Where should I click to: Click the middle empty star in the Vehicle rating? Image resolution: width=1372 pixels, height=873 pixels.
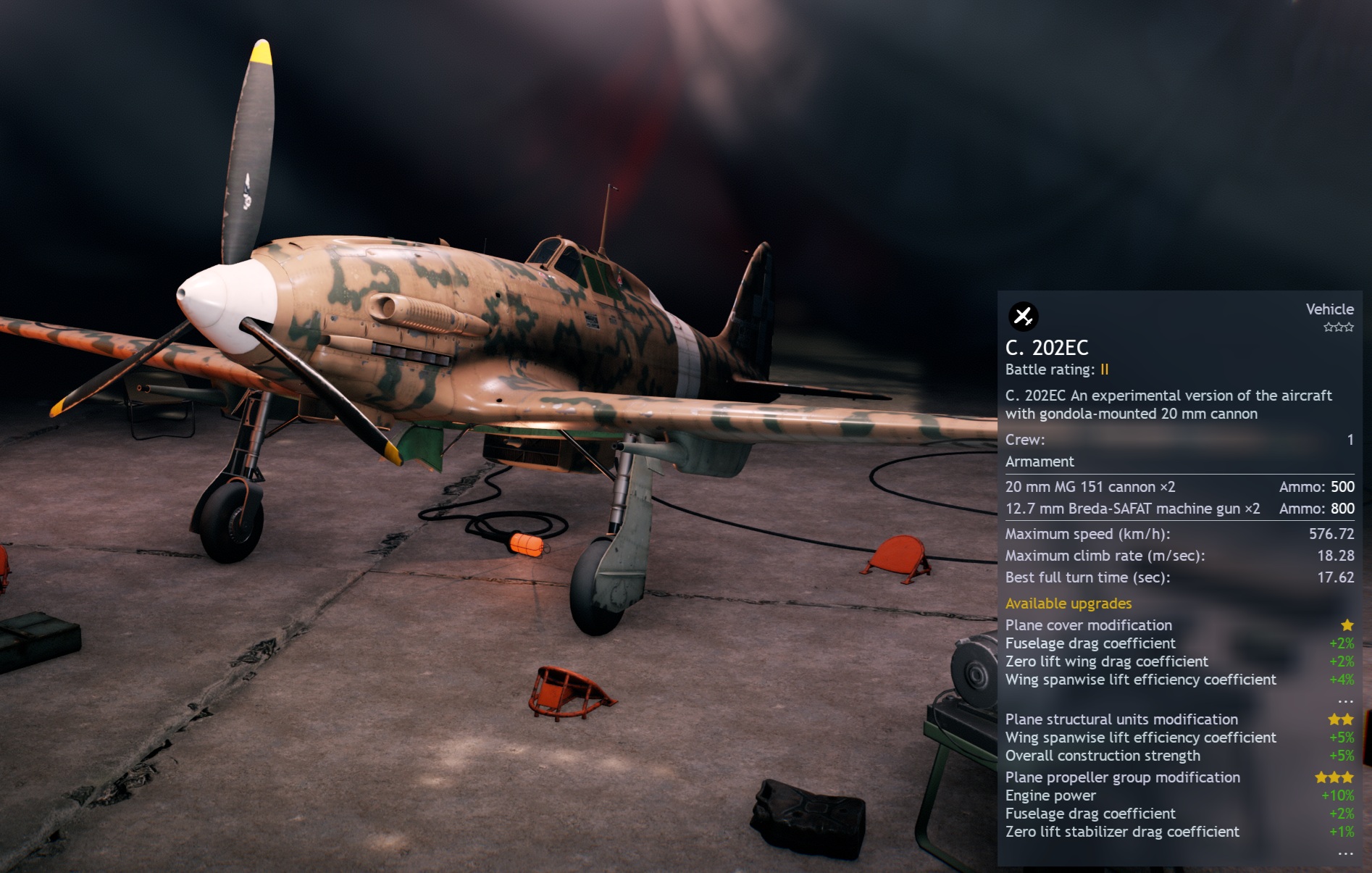1339,327
